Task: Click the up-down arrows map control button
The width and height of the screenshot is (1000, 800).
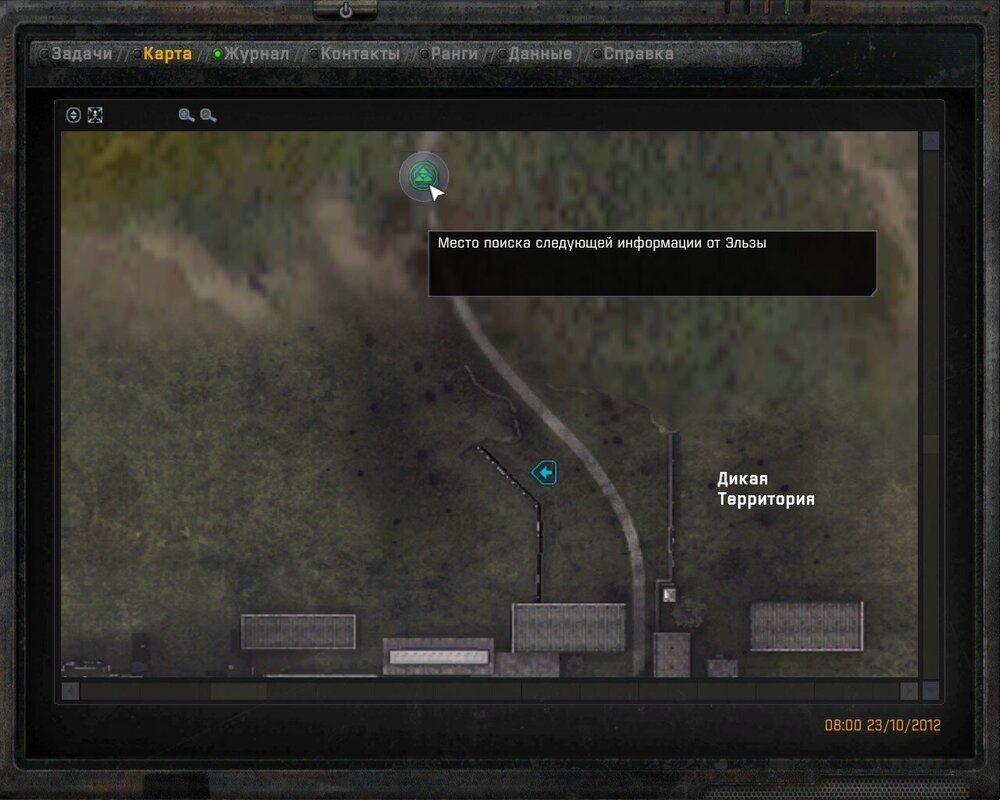Action: tap(73, 115)
